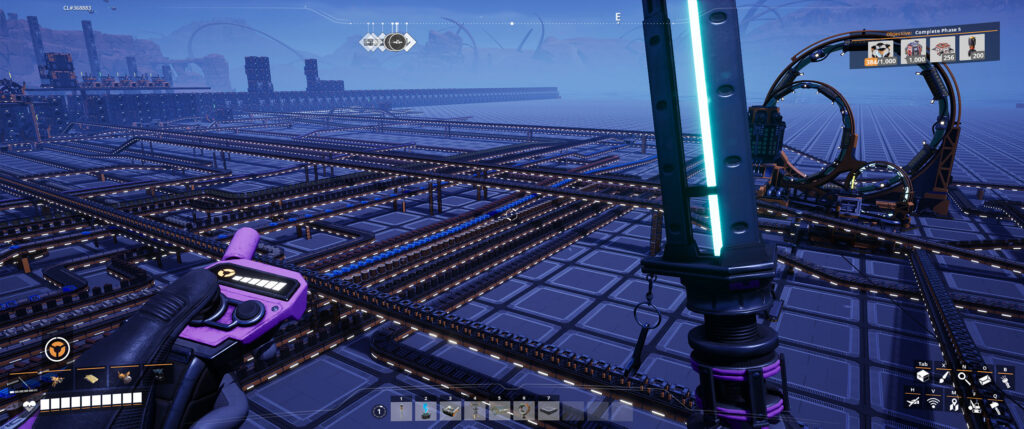Select the objective item requiring 1,000
This screenshot has height=429, width=1024.
click(x=915, y=51)
